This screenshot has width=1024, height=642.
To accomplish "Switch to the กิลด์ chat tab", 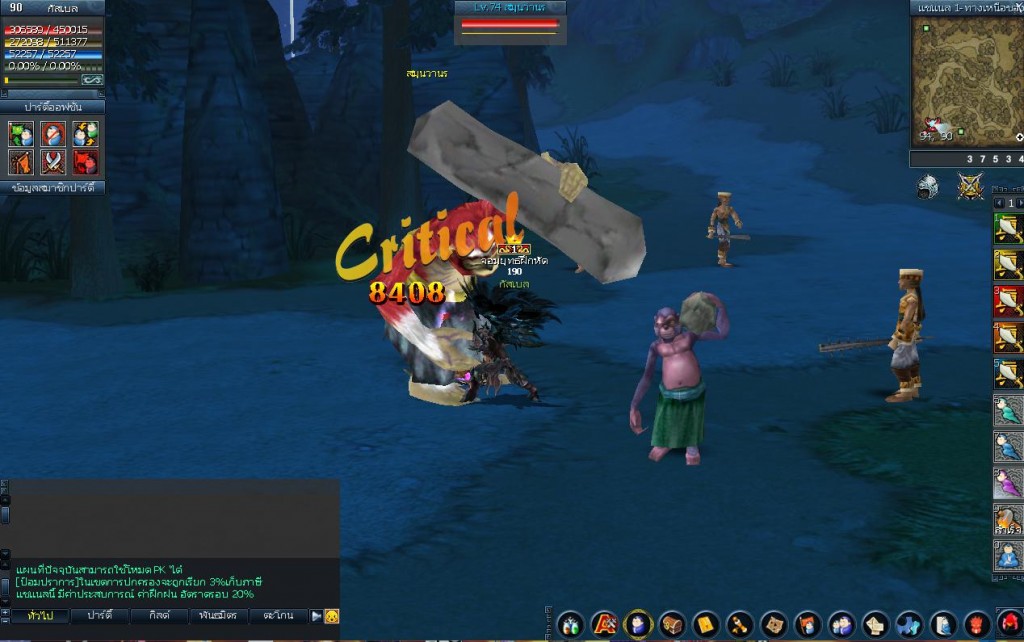I will (x=160, y=616).
